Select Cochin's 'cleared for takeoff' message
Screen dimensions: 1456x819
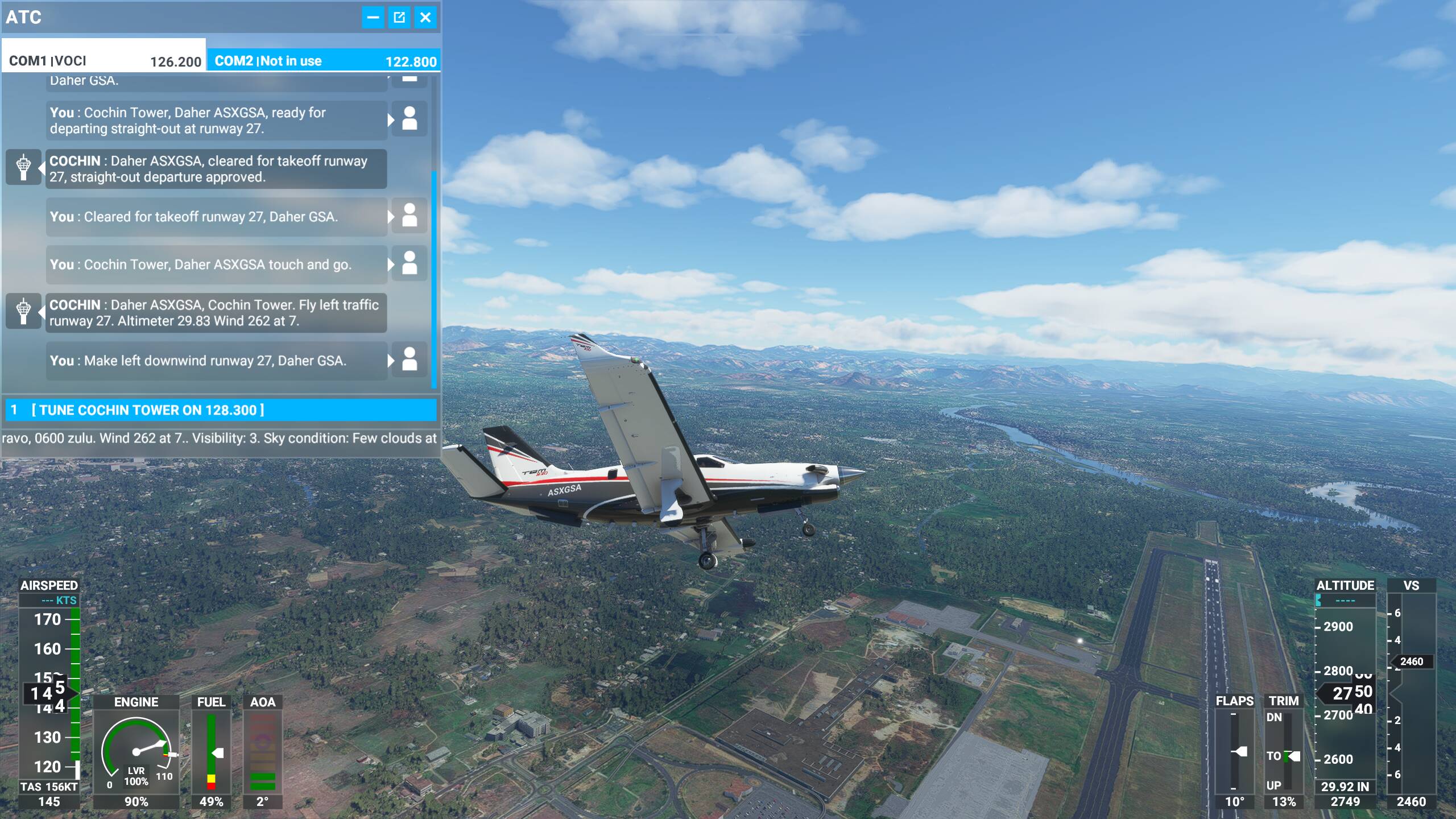coord(216,169)
